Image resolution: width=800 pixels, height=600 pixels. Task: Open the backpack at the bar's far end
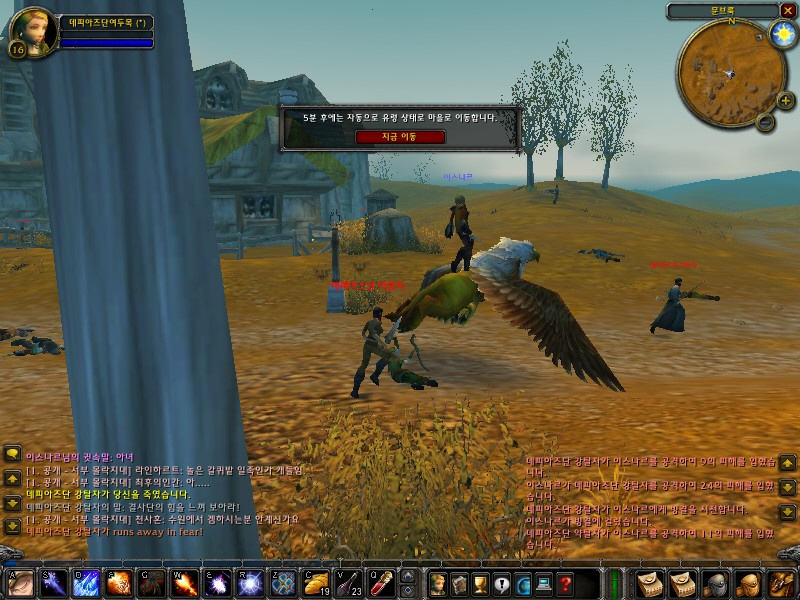point(781,583)
